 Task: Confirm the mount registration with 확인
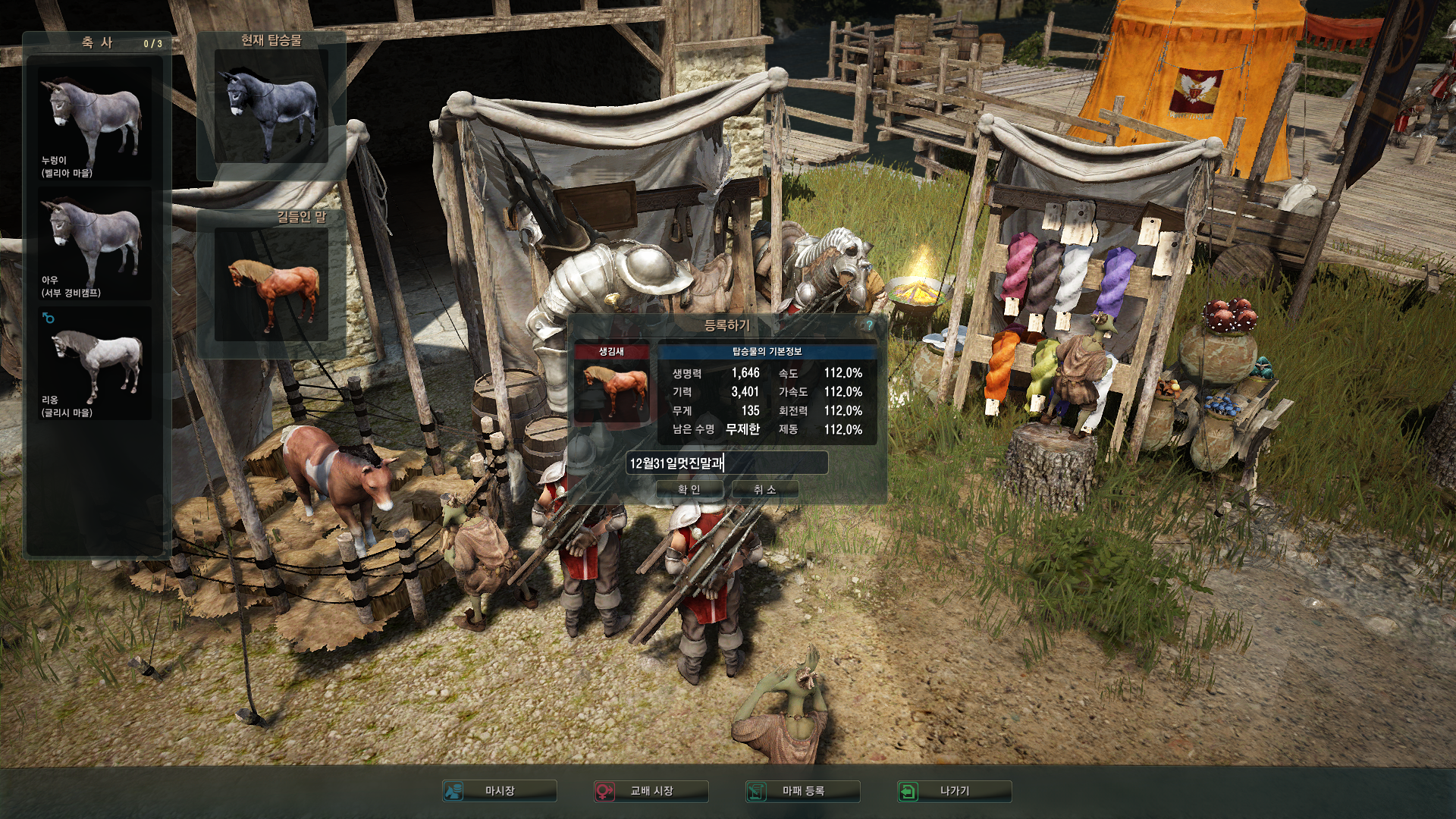(689, 490)
